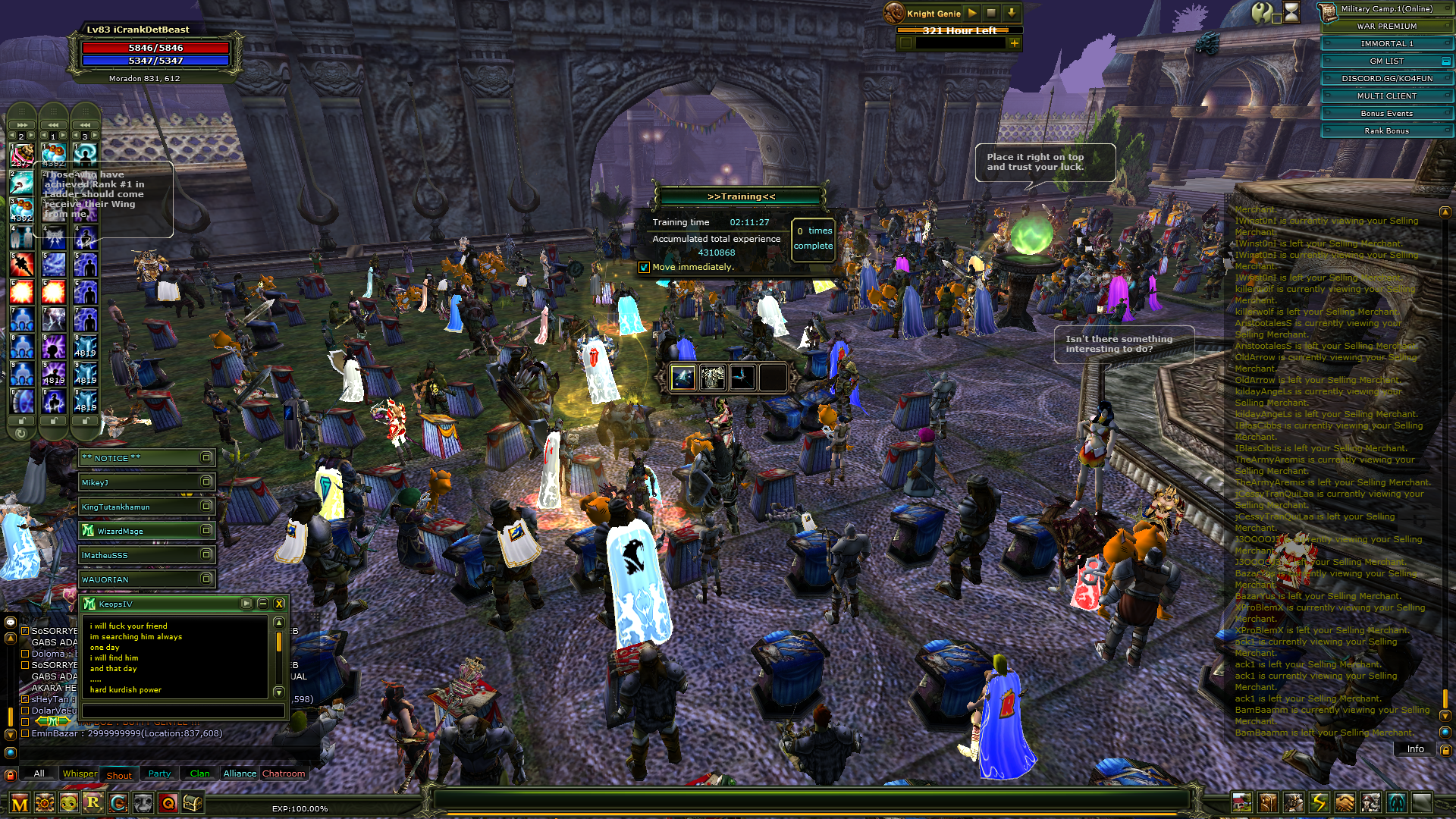This screenshot has width=1456, height=819.
Task: Minimize the KeopsIV chat window
Action: pyautogui.click(x=262, y=604)
